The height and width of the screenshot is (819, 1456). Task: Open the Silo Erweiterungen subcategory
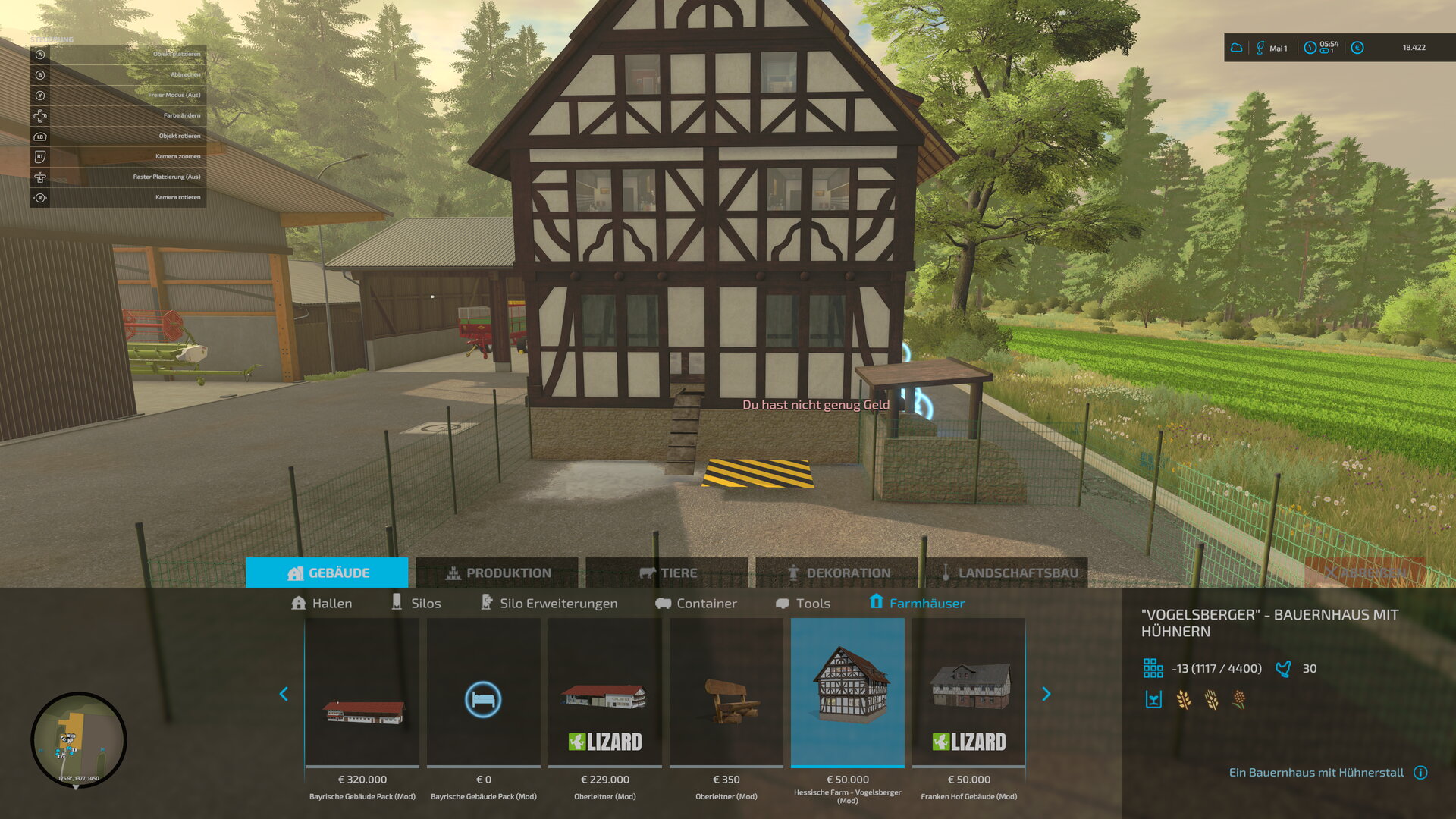[549, 603]
